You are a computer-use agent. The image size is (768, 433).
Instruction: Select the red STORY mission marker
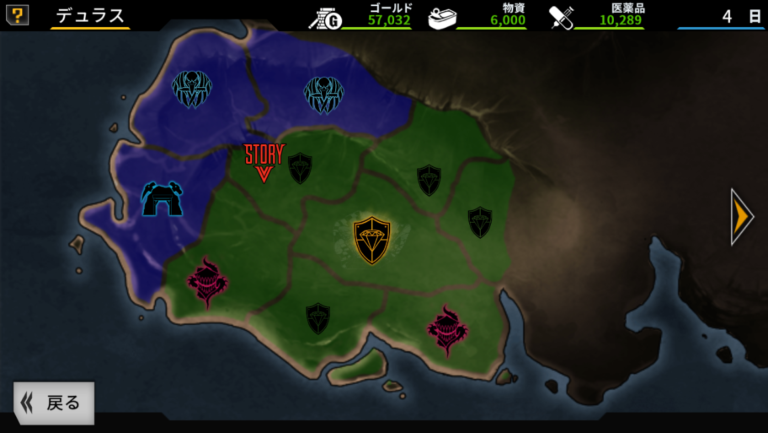tap(264, 162)
